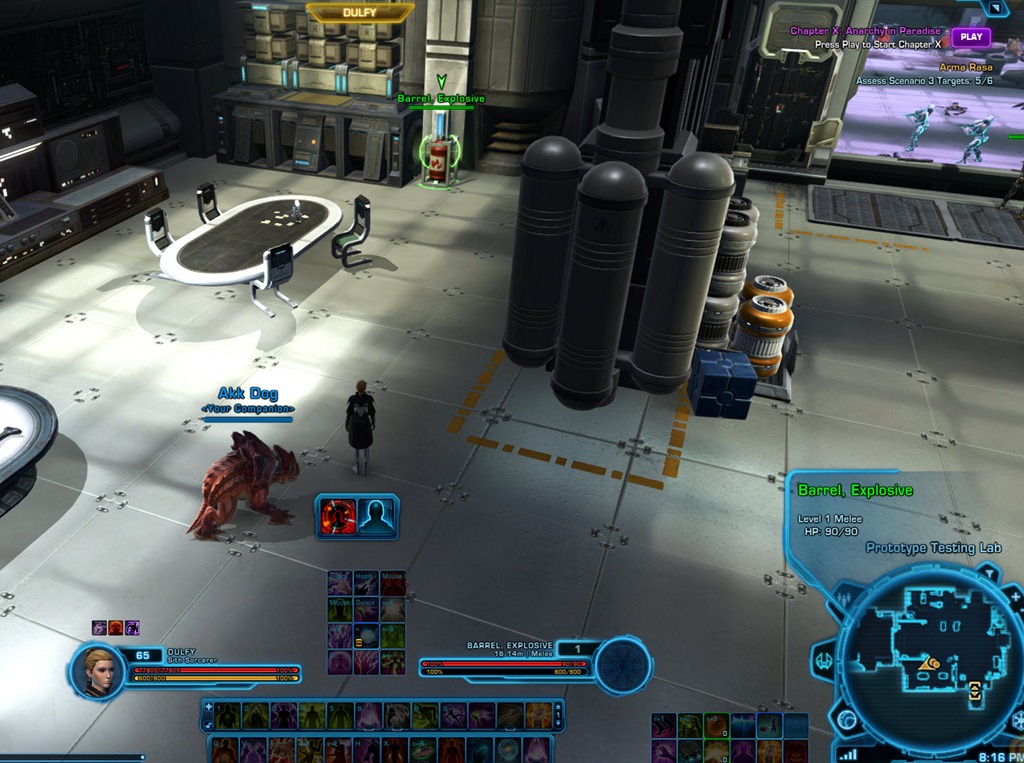Screen dimensions: 1024x763
Task: Activate the red orb companion ability
Action: 338,516
